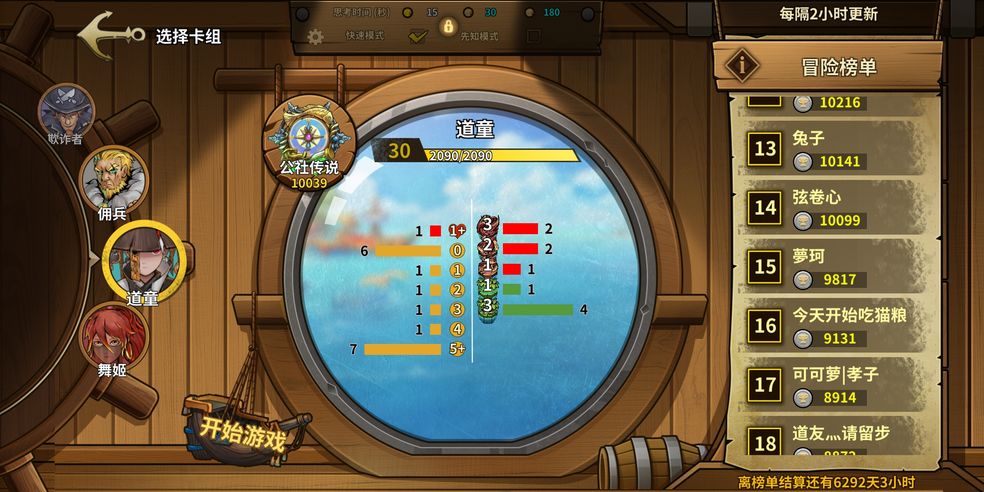Toggle the 快速模式 checkbox
This screenshot has height=492, width=984.
pos(418,36)
